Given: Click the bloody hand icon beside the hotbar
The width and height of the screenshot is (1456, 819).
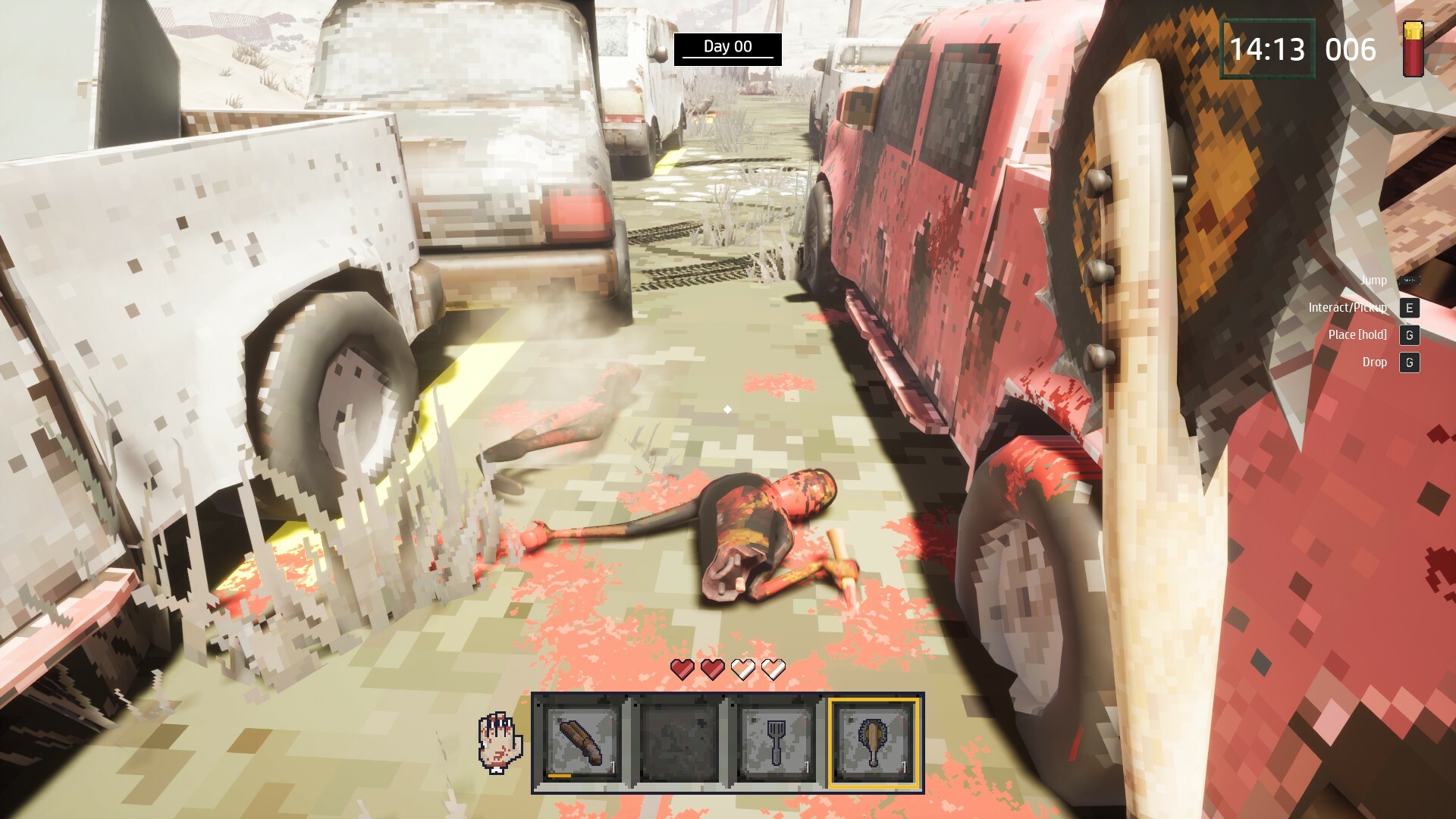Looking at the screenshot, I should (500, 742).
